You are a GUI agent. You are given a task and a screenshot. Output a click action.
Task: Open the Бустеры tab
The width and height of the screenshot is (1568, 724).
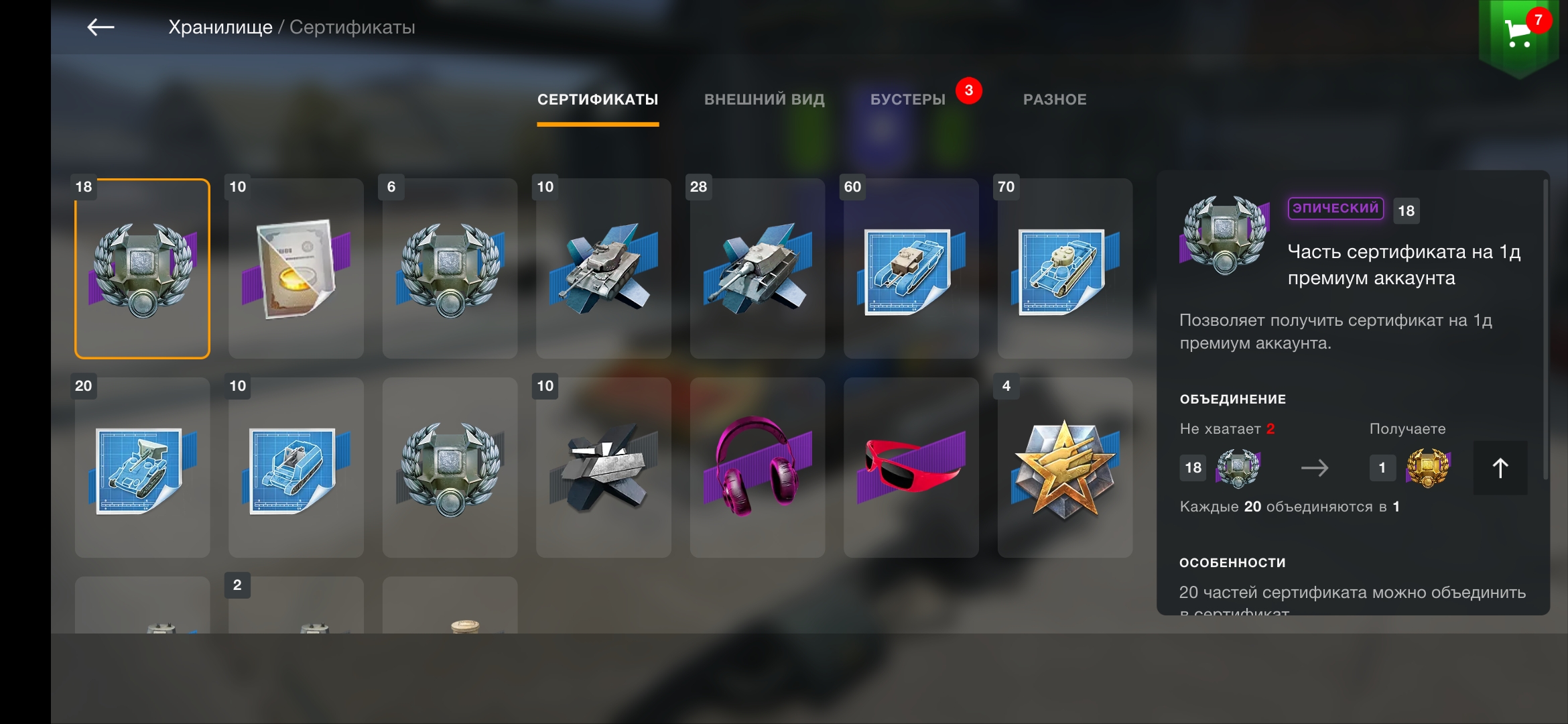click(907, 100)
